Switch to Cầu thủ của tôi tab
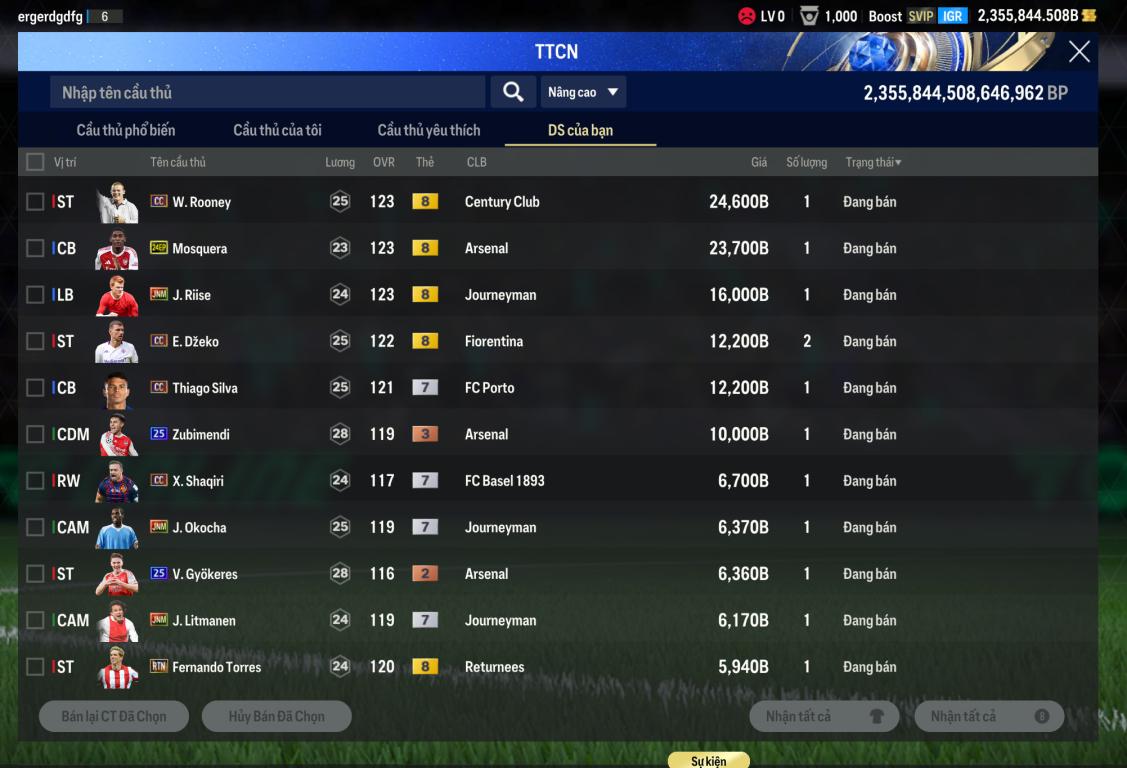Screen dimensions: 1127x768 coord(277,130)
